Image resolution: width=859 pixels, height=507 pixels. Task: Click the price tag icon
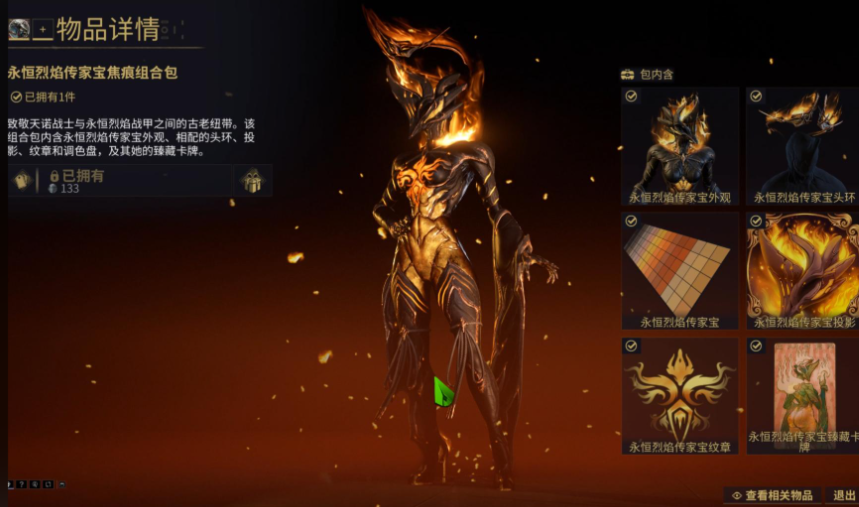pos(21,181)
